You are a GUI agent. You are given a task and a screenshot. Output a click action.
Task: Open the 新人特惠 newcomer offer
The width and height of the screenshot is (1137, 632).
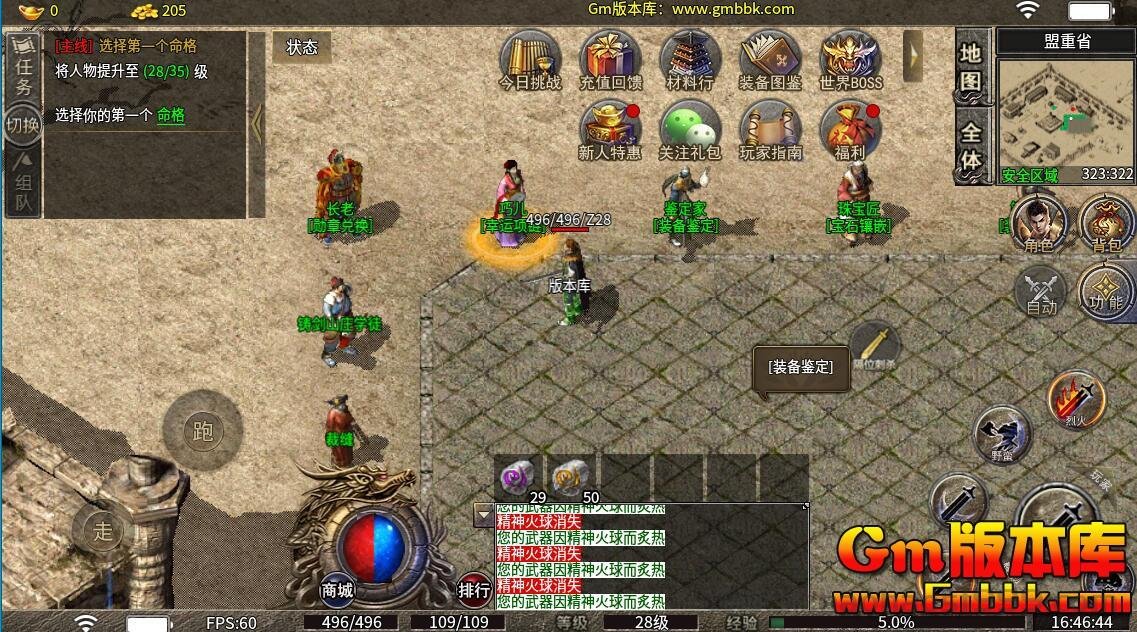[610, 130]
